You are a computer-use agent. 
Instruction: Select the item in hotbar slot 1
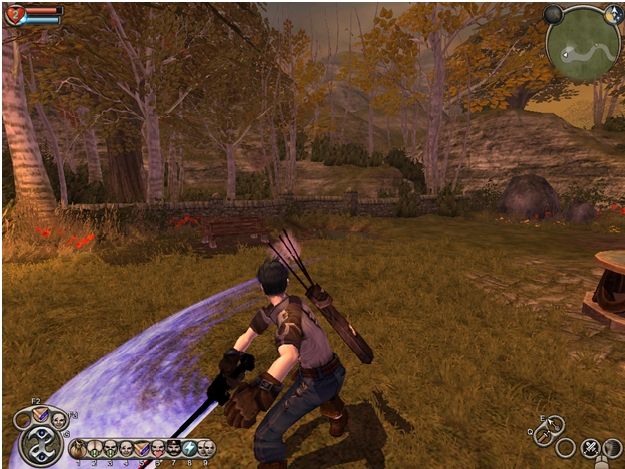tap(77, 448)
